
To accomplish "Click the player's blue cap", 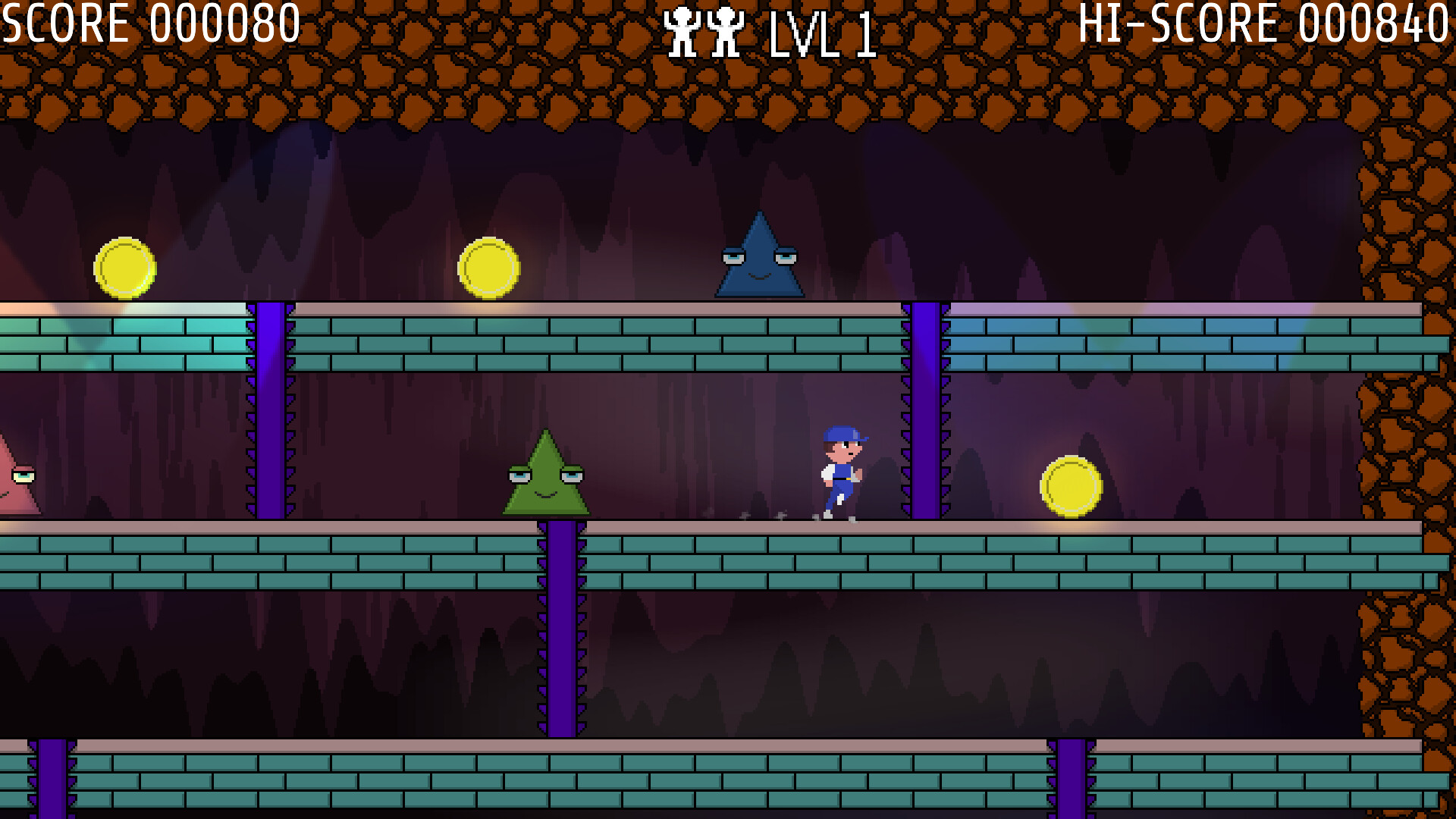I will pyautogui.click(x=843, y=434).
